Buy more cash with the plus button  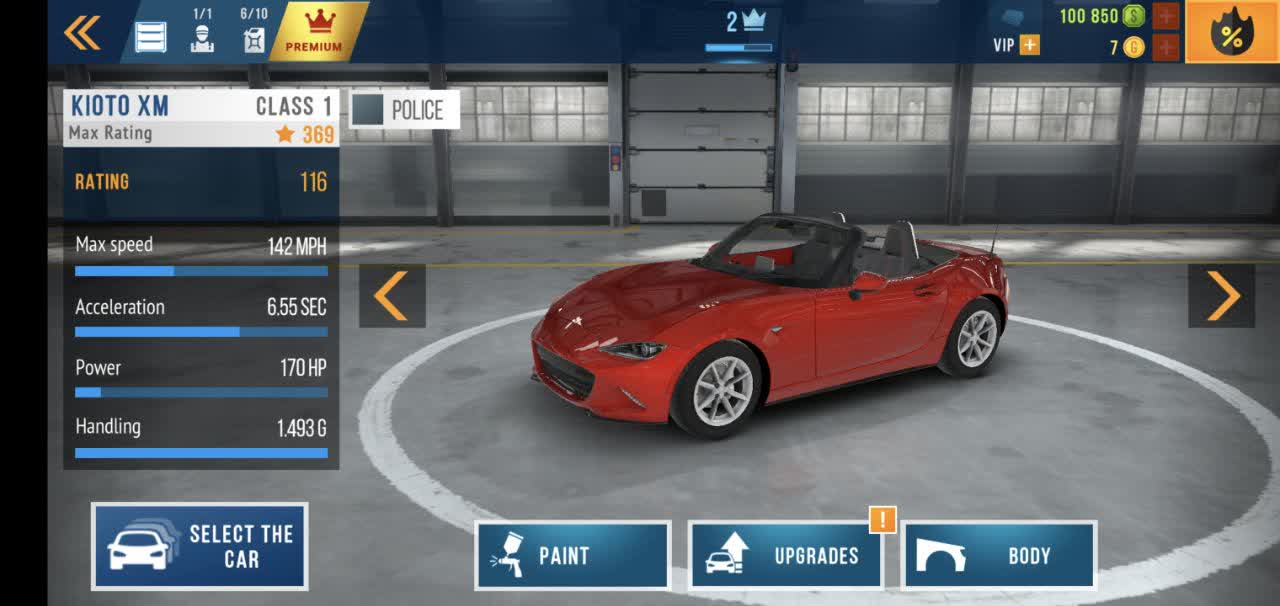1166,16
